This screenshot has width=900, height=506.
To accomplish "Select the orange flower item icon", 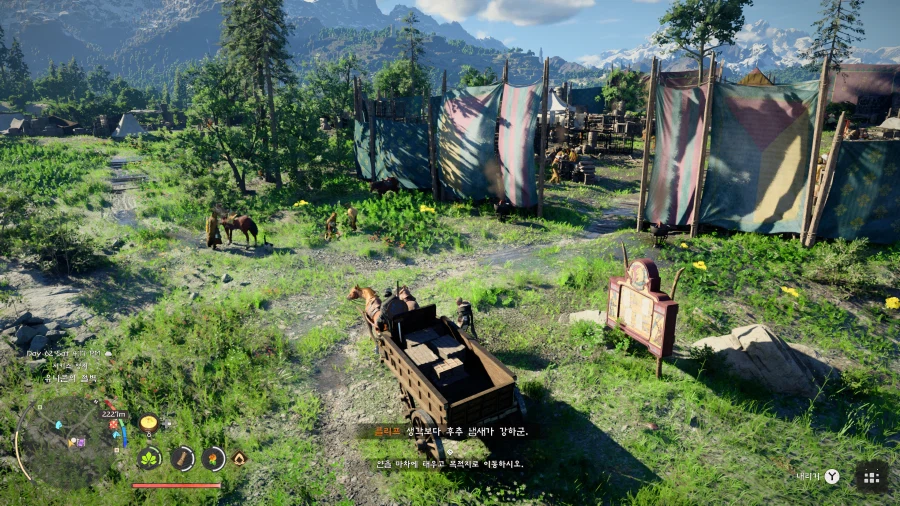I will click(213, 459).
